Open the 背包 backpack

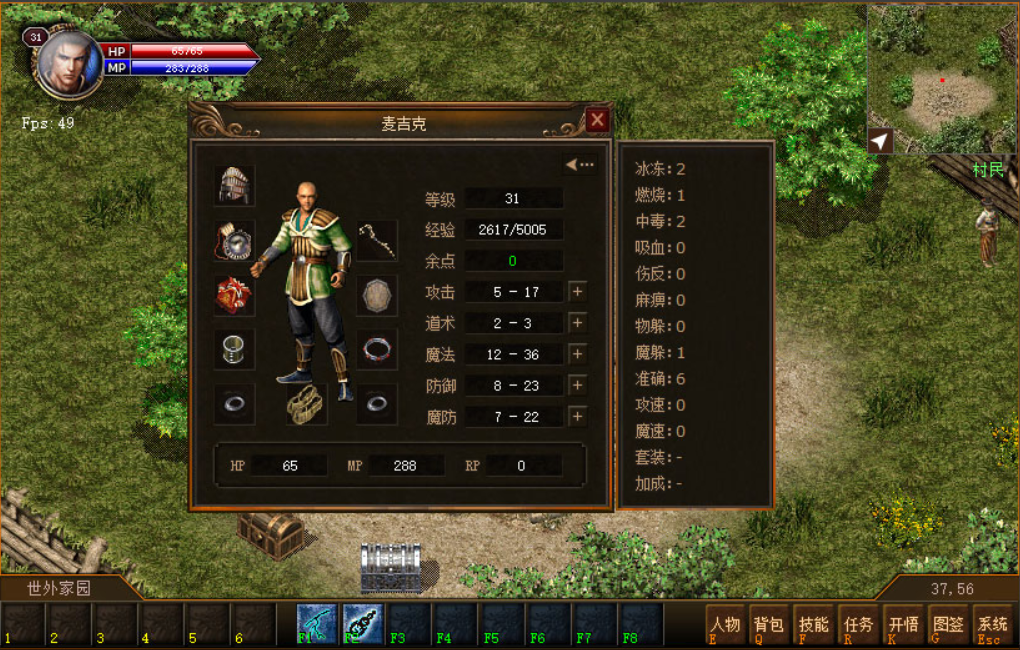click(x=769, y=625)
